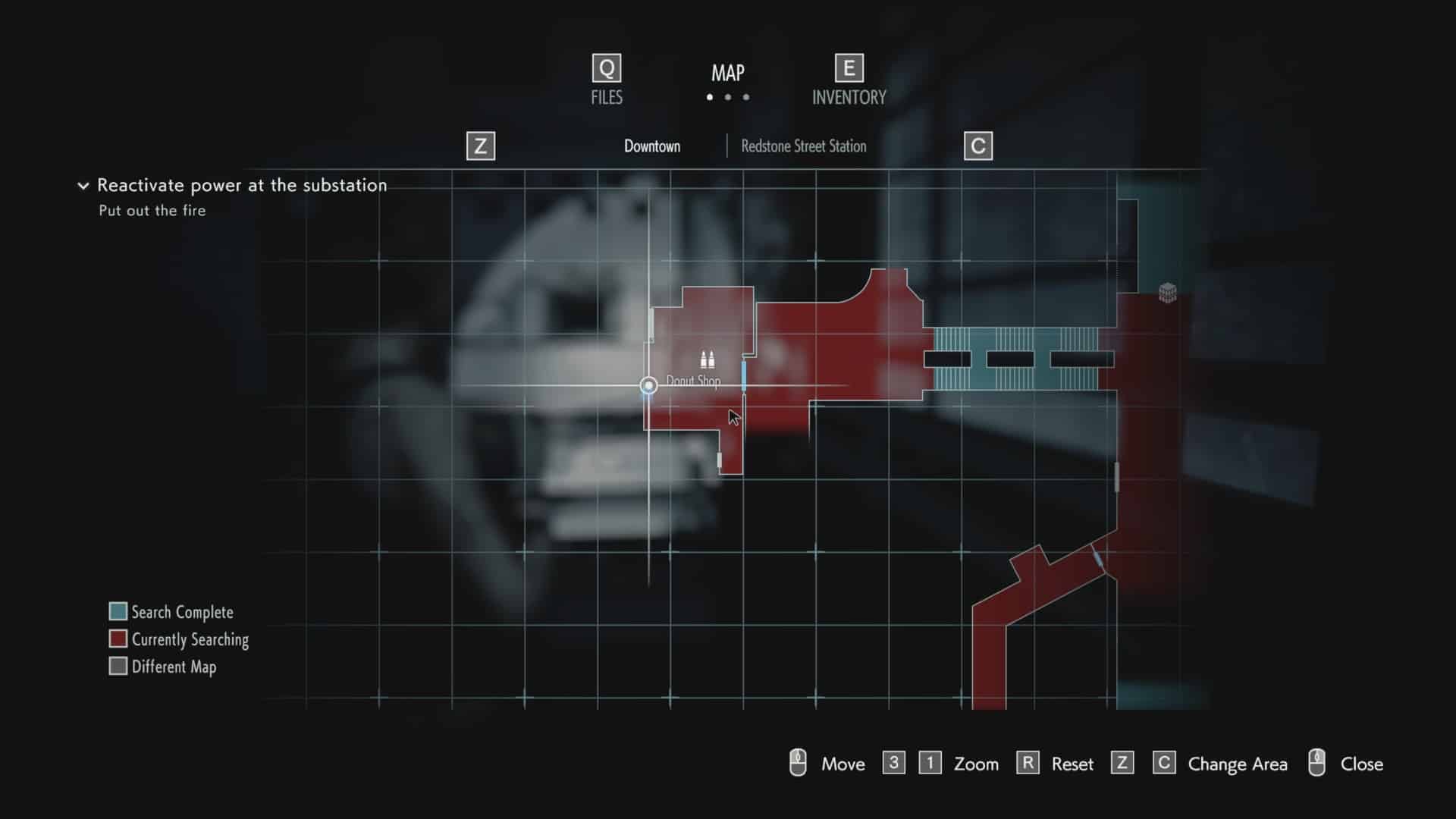Click the Donut Shop room label
Image resolution: width=1456 pixels, height=819 pixels.
click(x=693, y=381)
